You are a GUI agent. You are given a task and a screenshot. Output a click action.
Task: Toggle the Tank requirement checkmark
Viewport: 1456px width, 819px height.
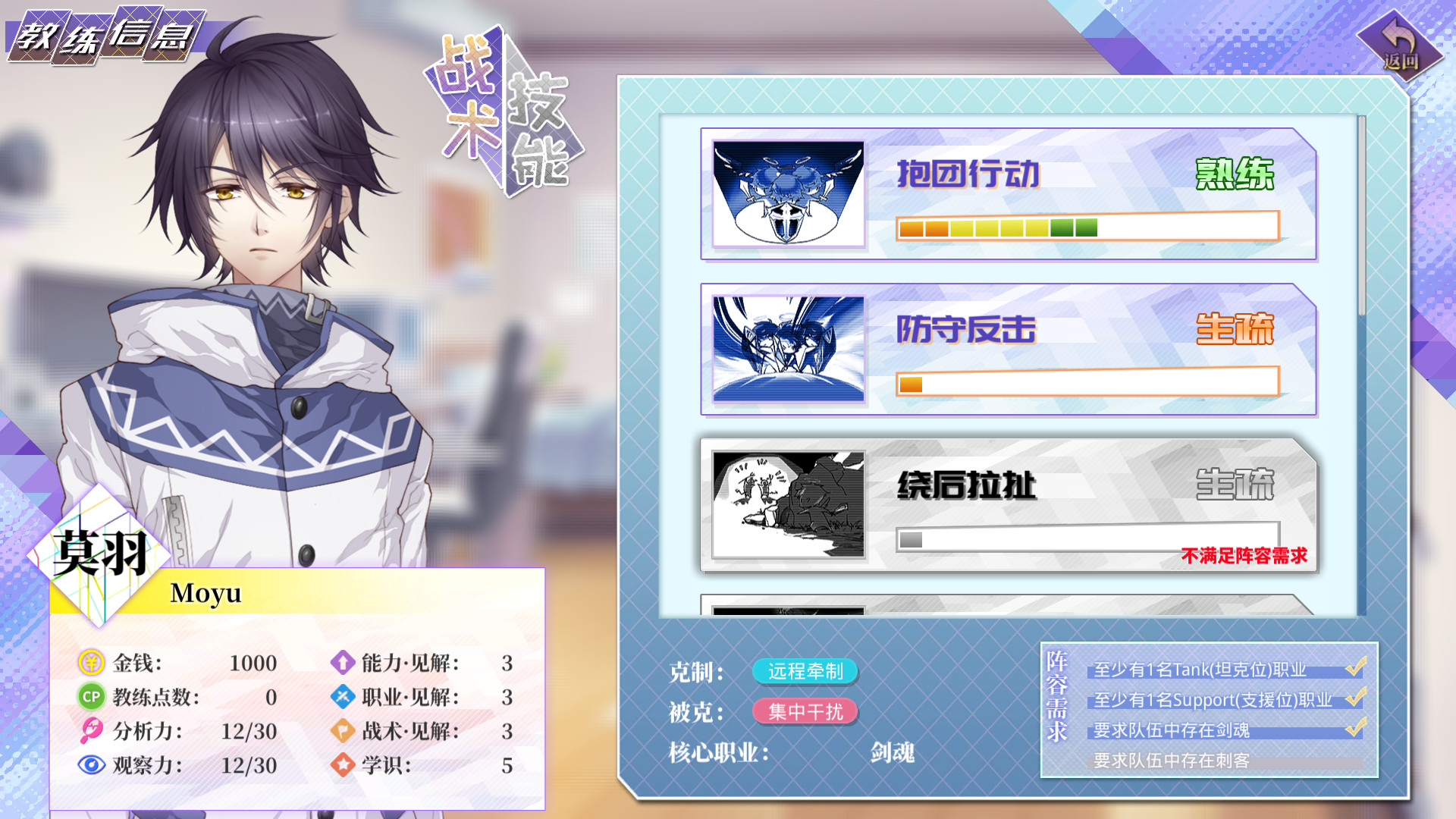[1357, 667]
